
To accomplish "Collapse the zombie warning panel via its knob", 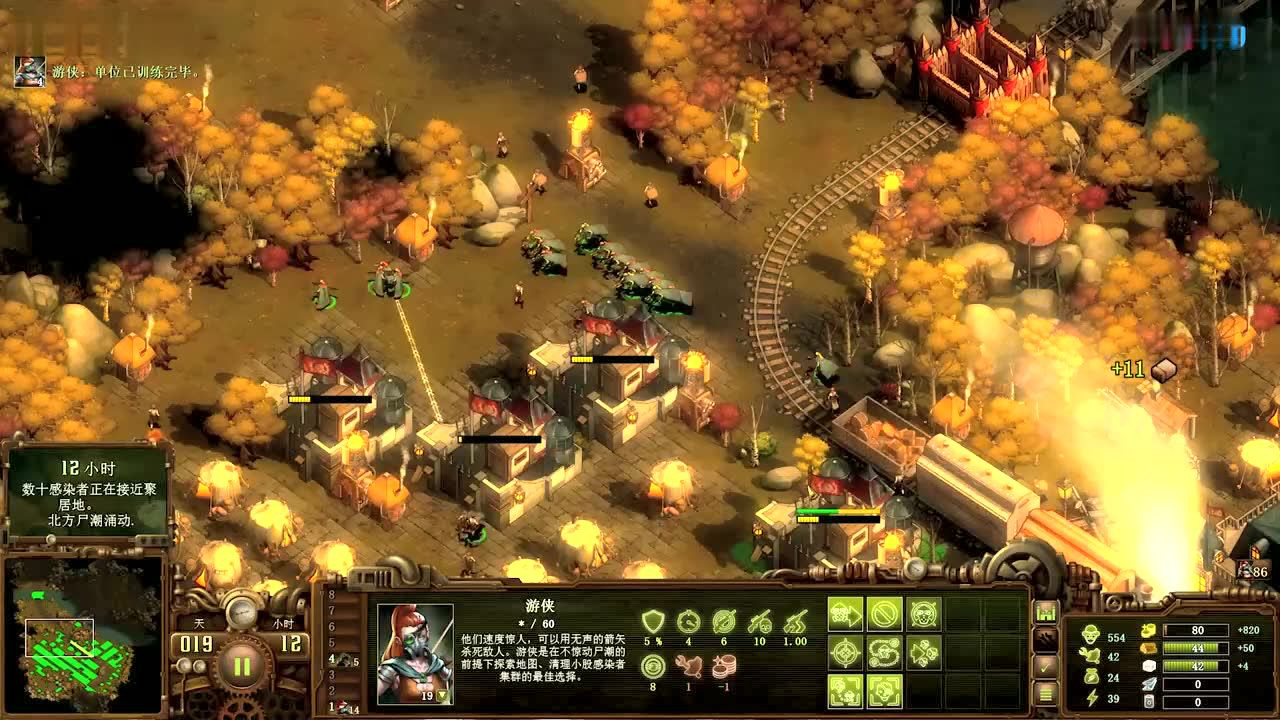I will [51, 538].
